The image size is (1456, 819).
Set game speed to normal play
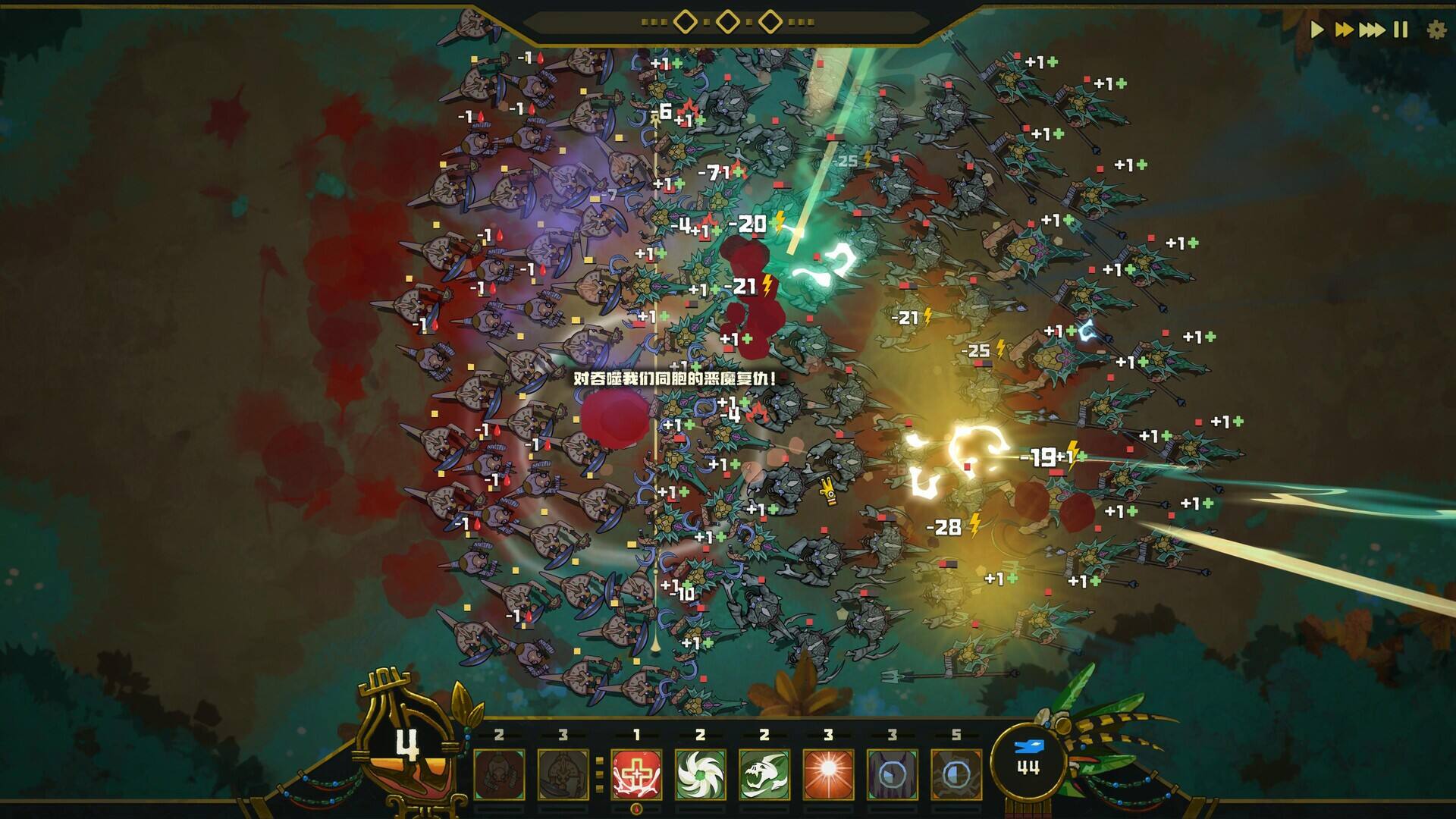tap(1317, 30)
